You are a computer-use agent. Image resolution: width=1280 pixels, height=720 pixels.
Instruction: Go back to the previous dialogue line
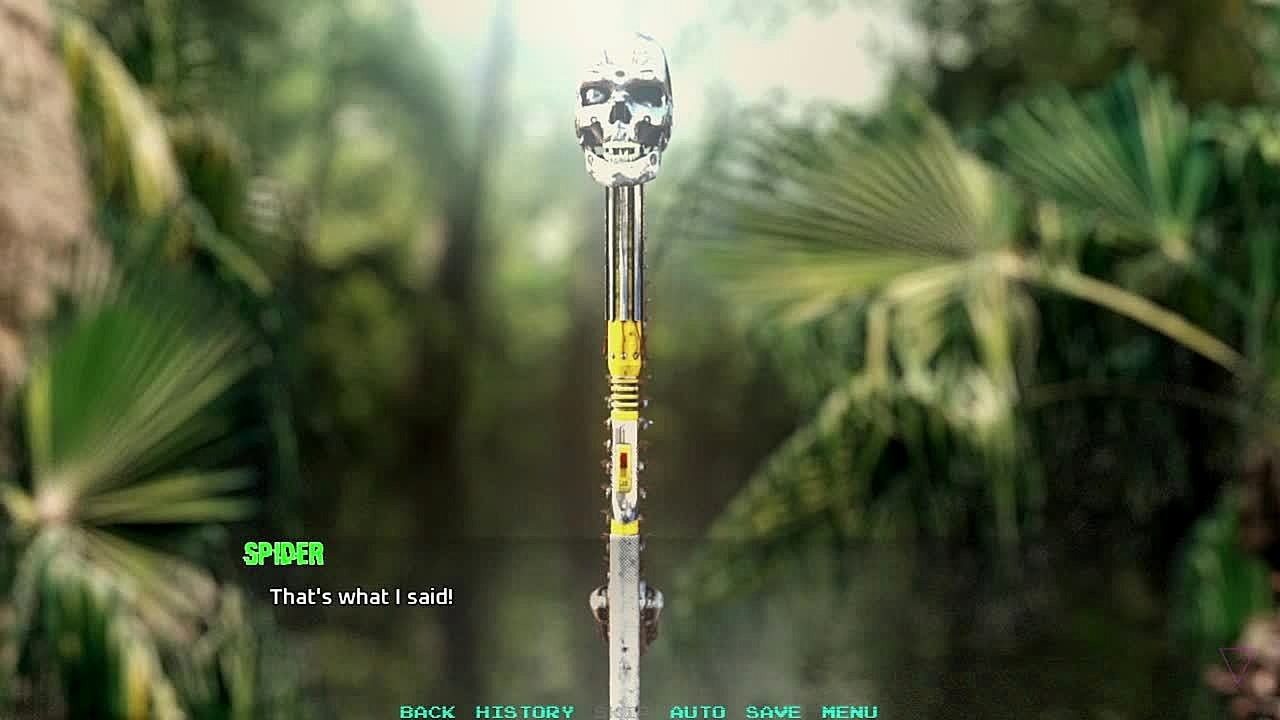point(427,711)
